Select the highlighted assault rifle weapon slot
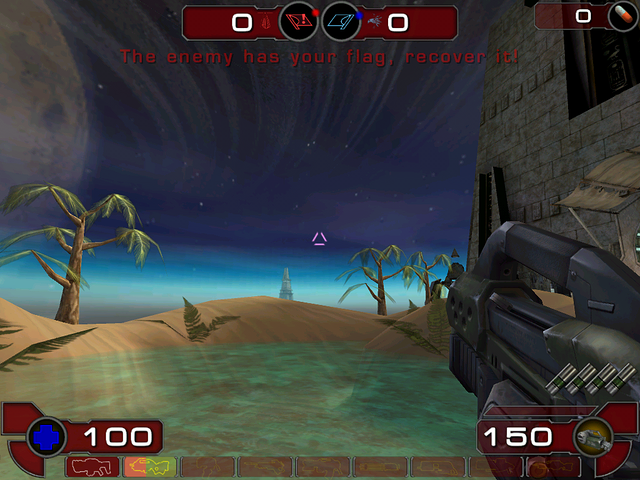Viewport: 640px width, 480px height. tap(150, 466)
